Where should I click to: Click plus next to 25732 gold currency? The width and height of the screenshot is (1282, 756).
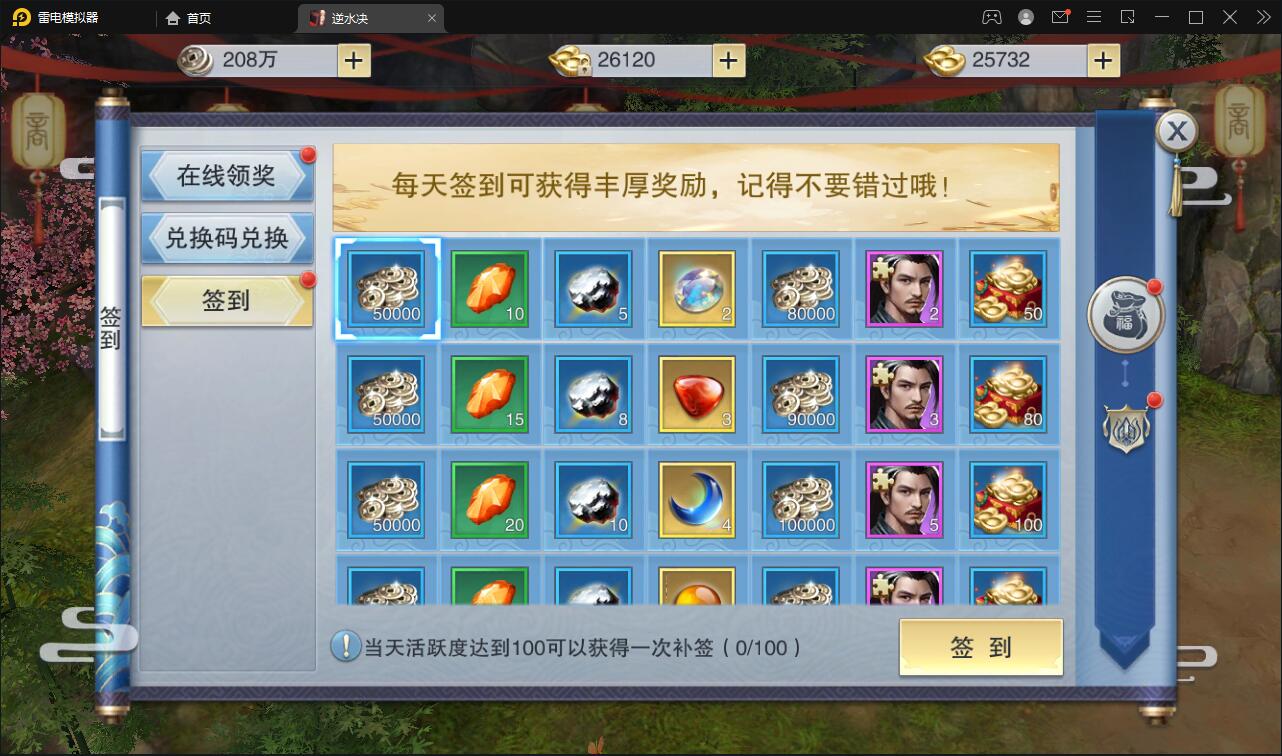[1103, 60]
